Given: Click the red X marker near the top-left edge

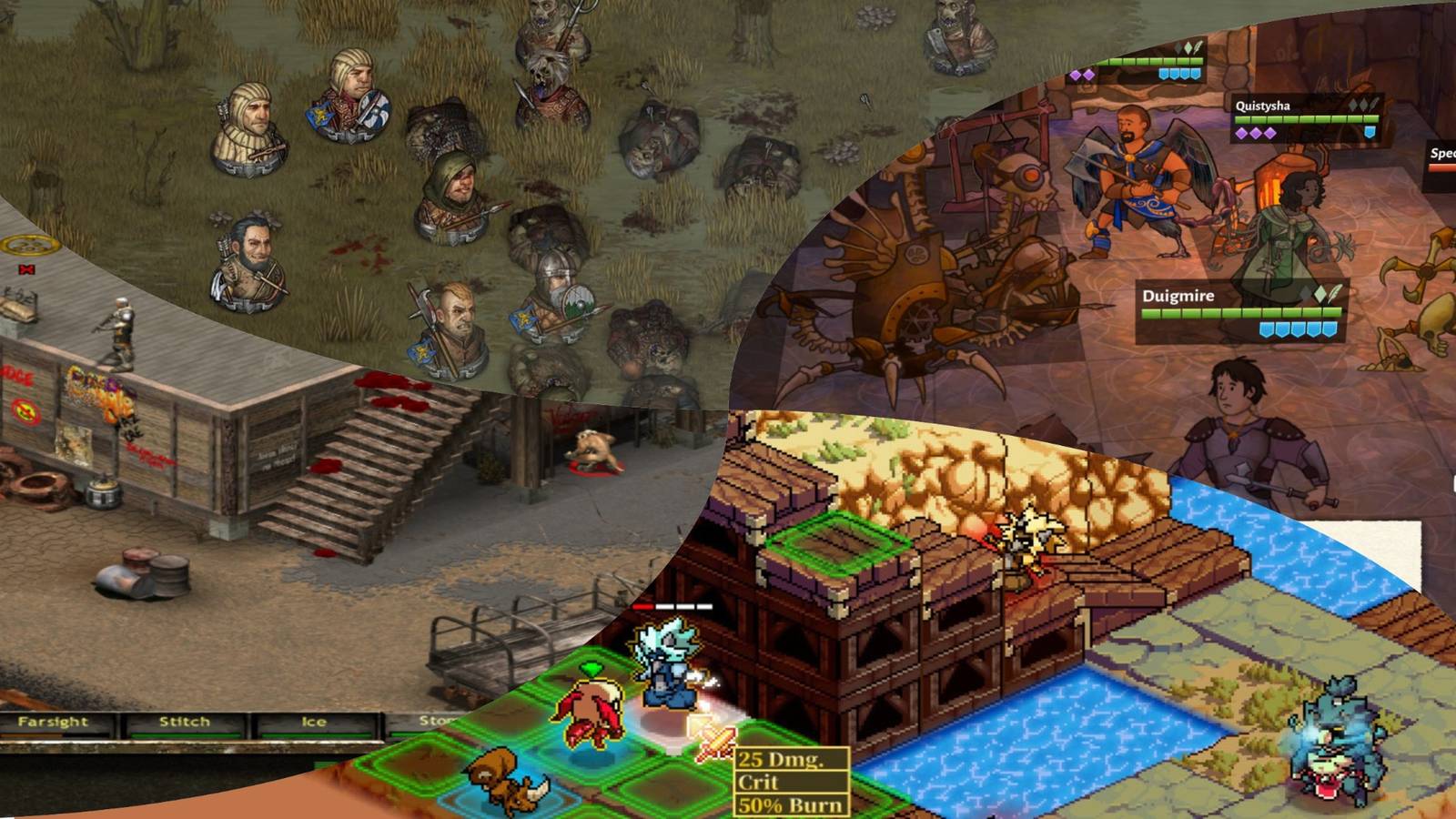Looking at the screenshot, I should [x=26, y=269].
